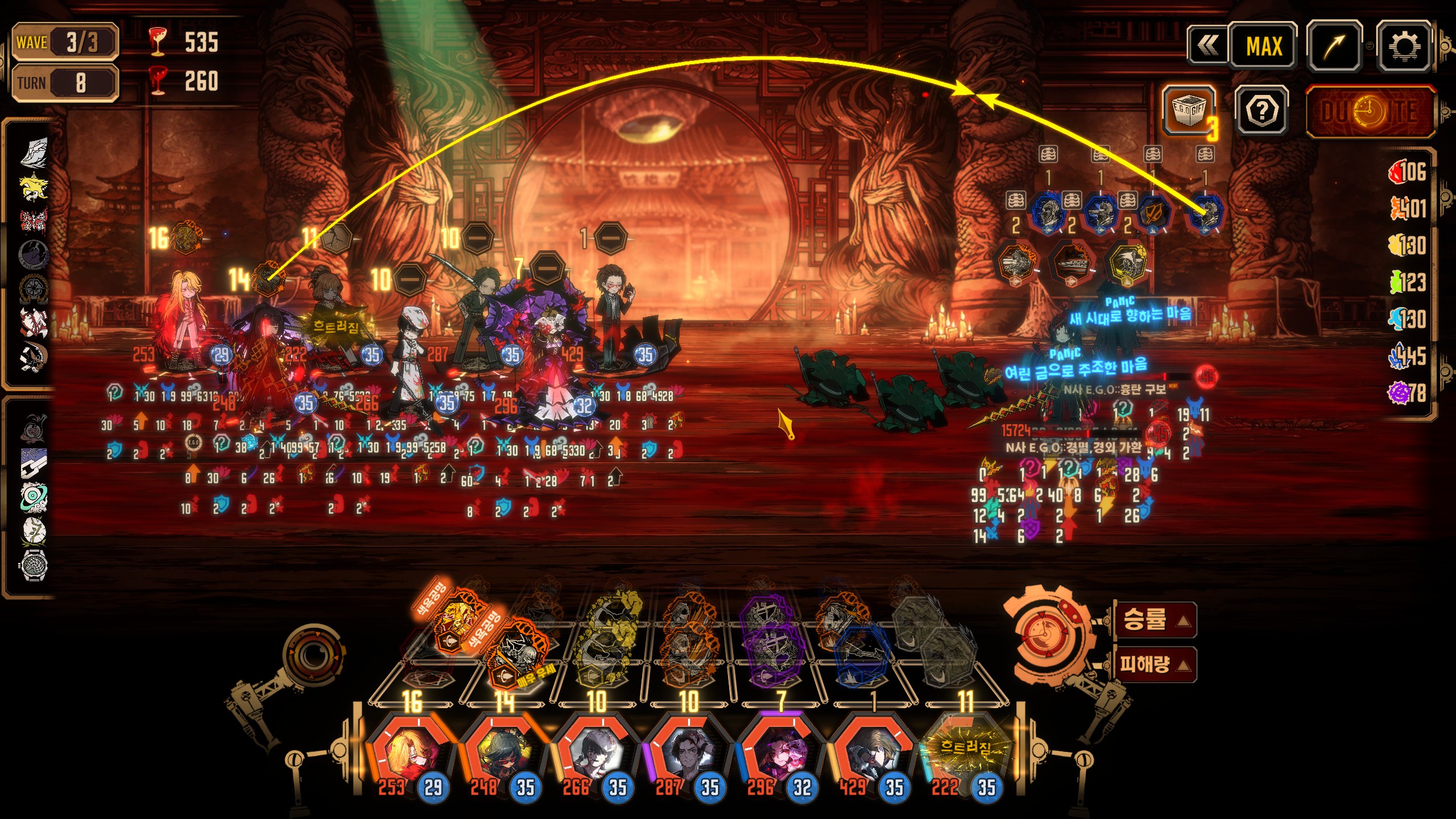1456x819 pixels.
Task: Open the settings gear menu
Action: tap(1403, 47)
